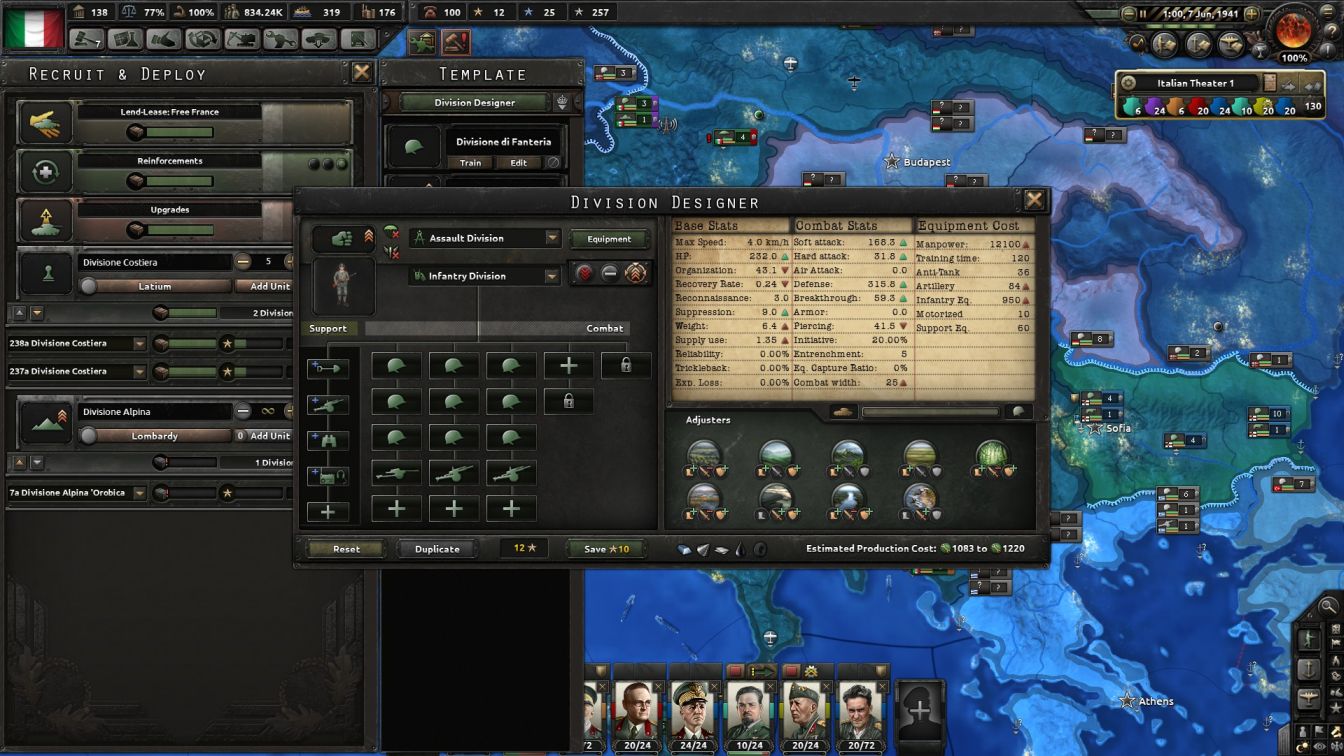
Task: Switch to the Support tab
Action: (x=330, y=328)
